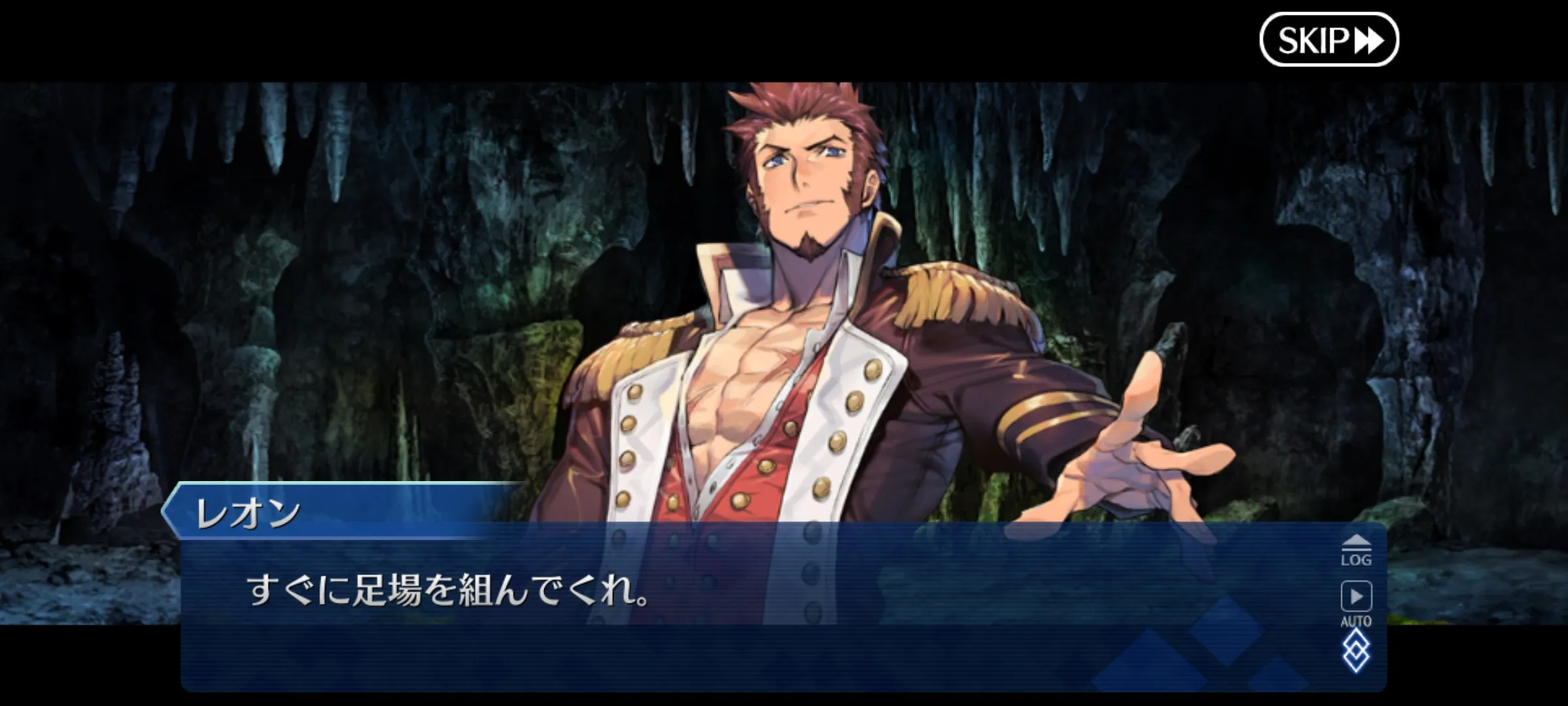The image size is (1568, 706).
Task: Toggle AUTO dialogue playback
Action: click(1356, 603)
